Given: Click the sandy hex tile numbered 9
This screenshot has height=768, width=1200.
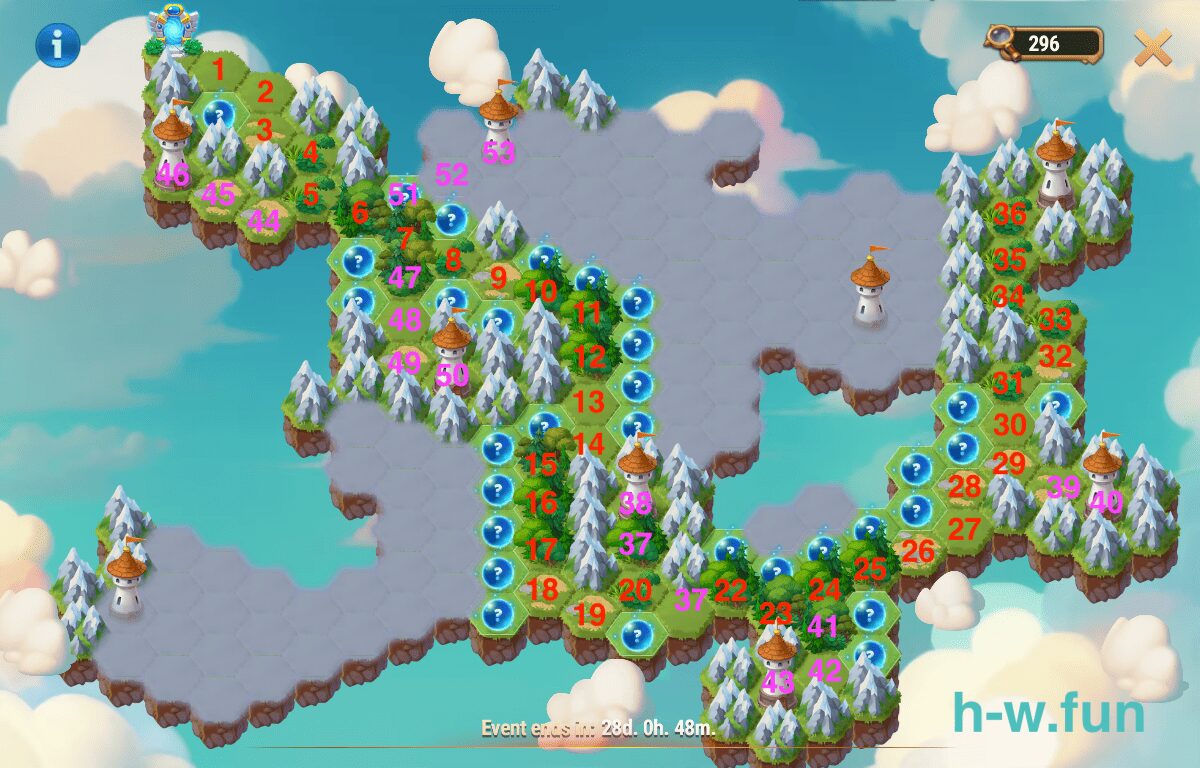Looking at the screenshot, I should (498, 277).
